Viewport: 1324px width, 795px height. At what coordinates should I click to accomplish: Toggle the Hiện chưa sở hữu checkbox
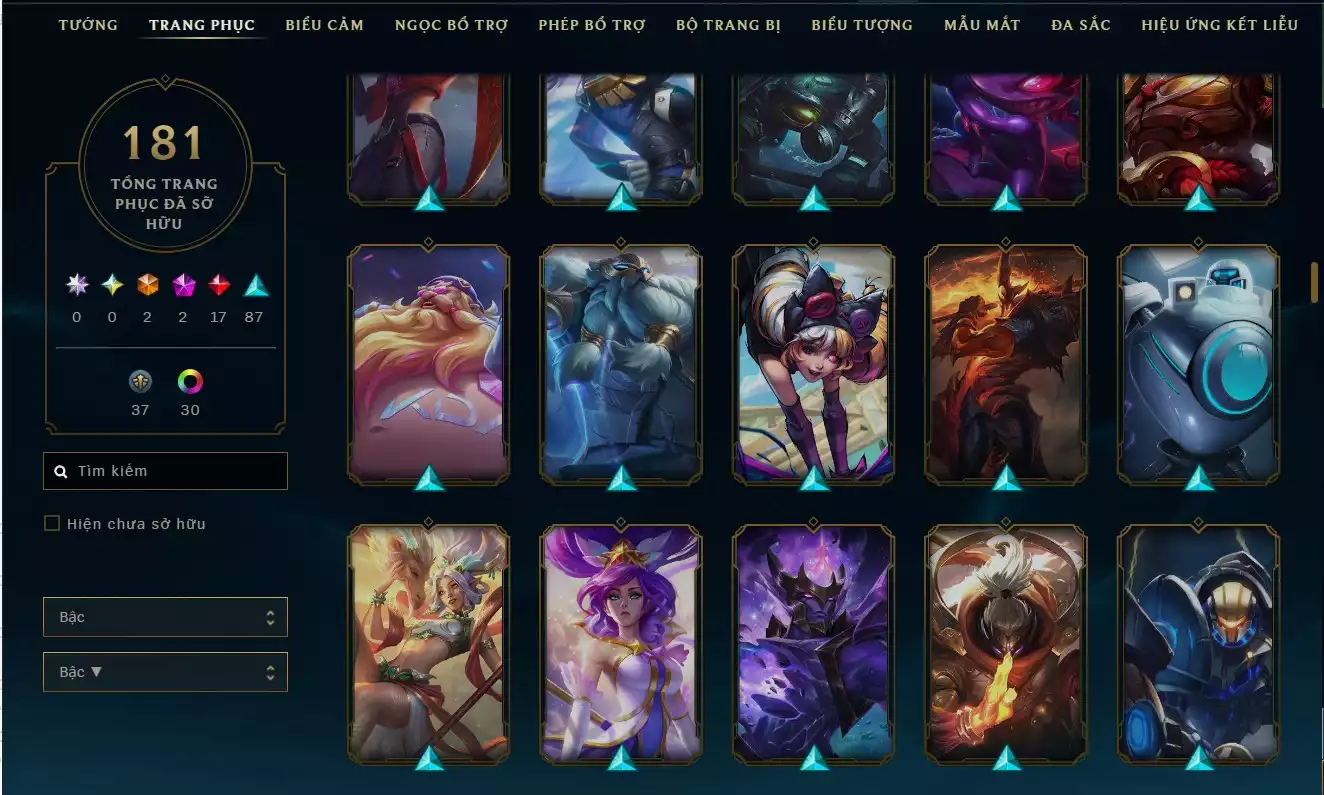52,523
